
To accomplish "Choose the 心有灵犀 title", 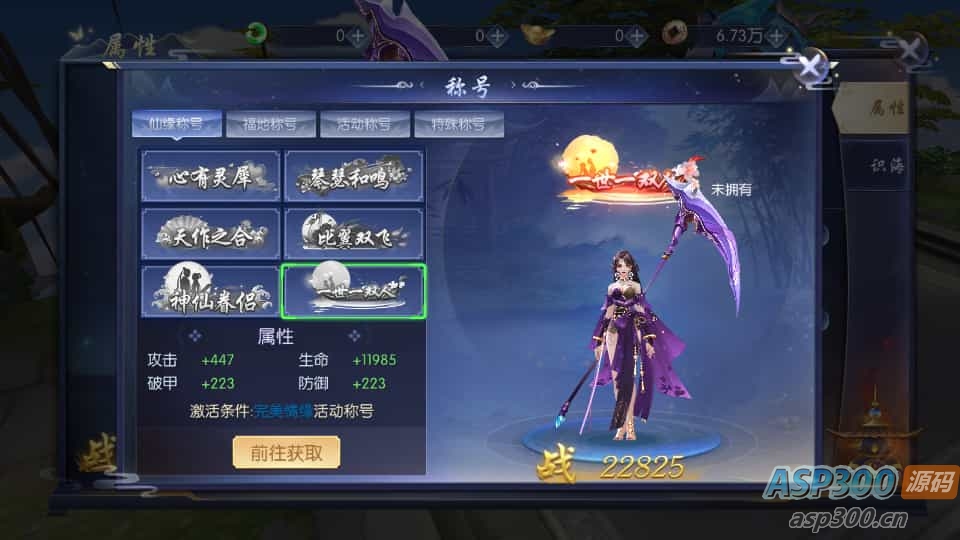I will click(210, 177).
